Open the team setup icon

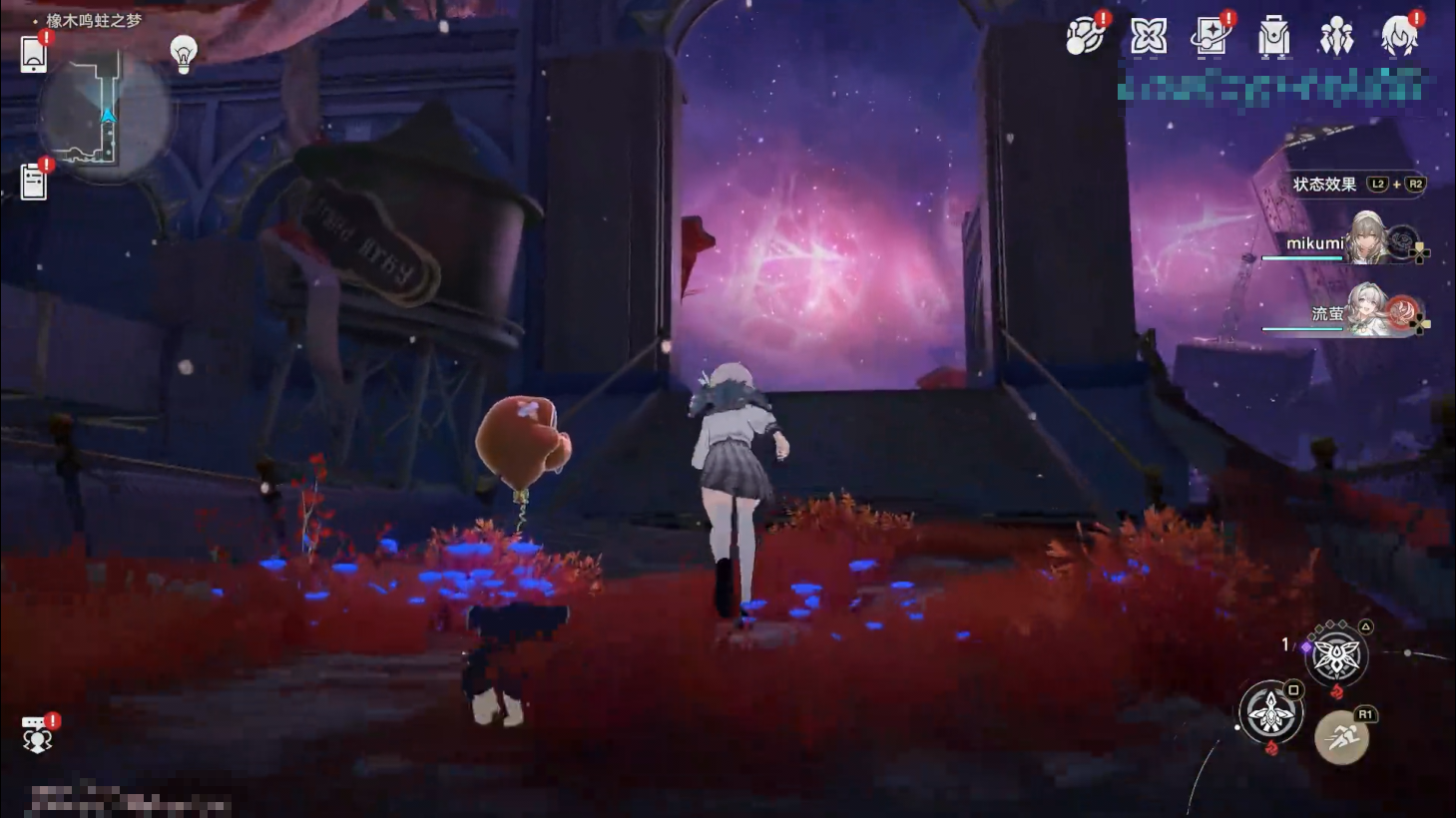[x=1336, y=38]
